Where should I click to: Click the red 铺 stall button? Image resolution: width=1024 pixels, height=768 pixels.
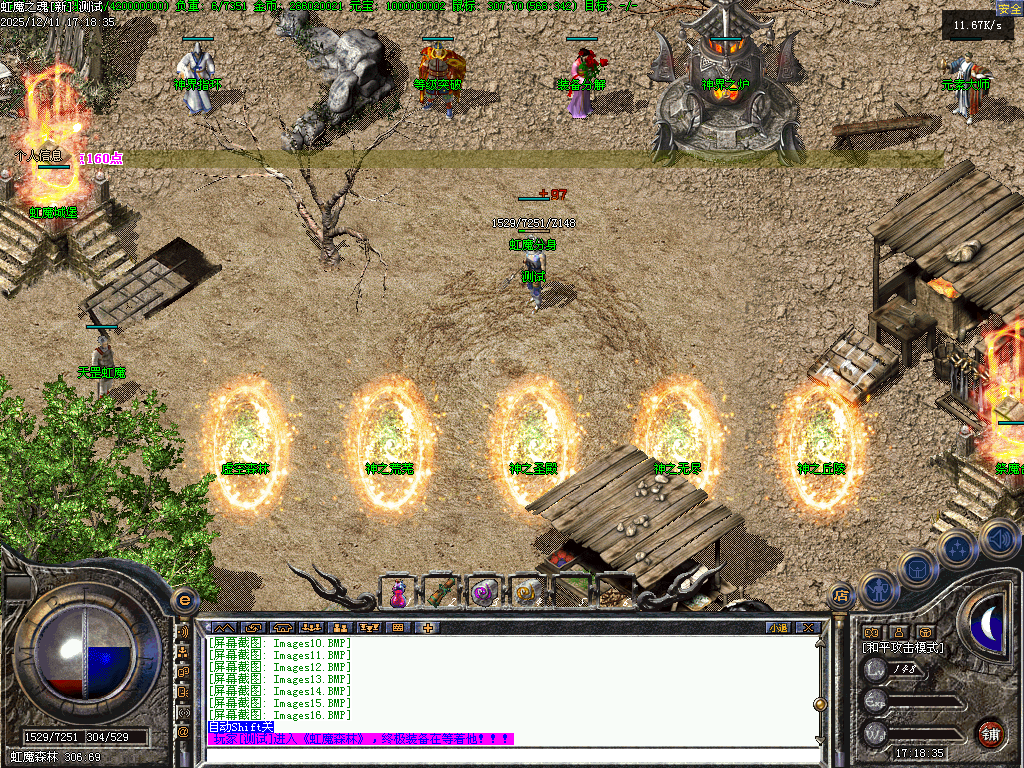click(990, 733)
